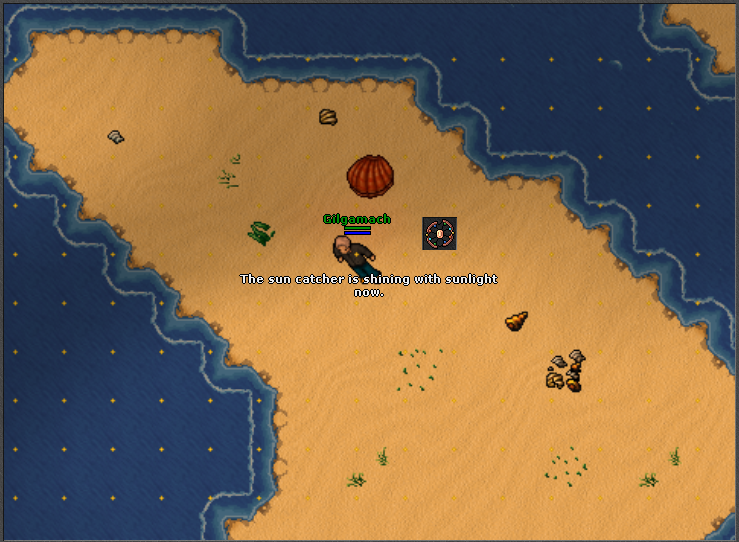Click the sun catcher item slot
This screenshot has width=739, height=542.
click(x=439, y=234)
